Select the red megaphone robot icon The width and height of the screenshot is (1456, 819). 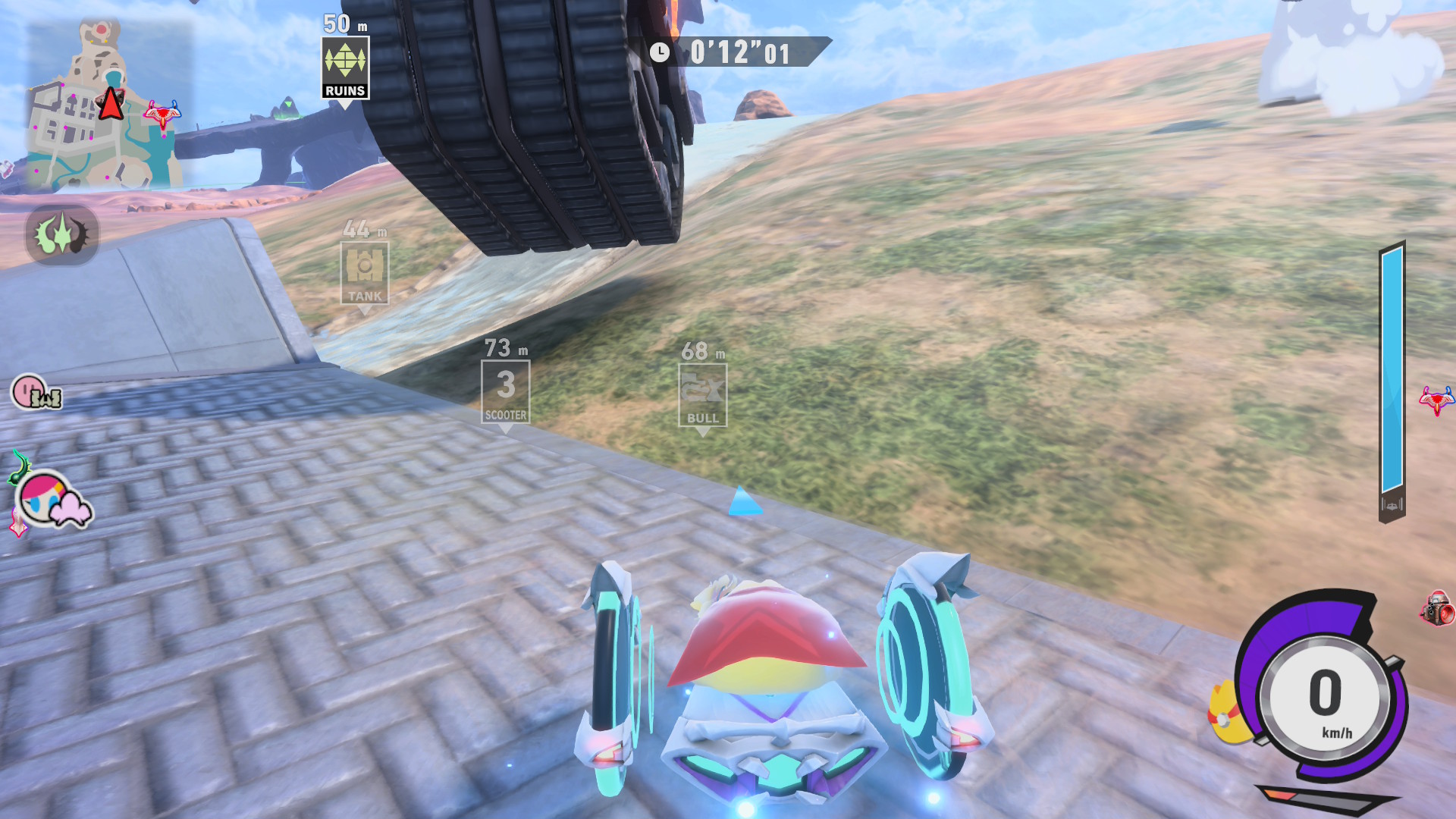1438,608
